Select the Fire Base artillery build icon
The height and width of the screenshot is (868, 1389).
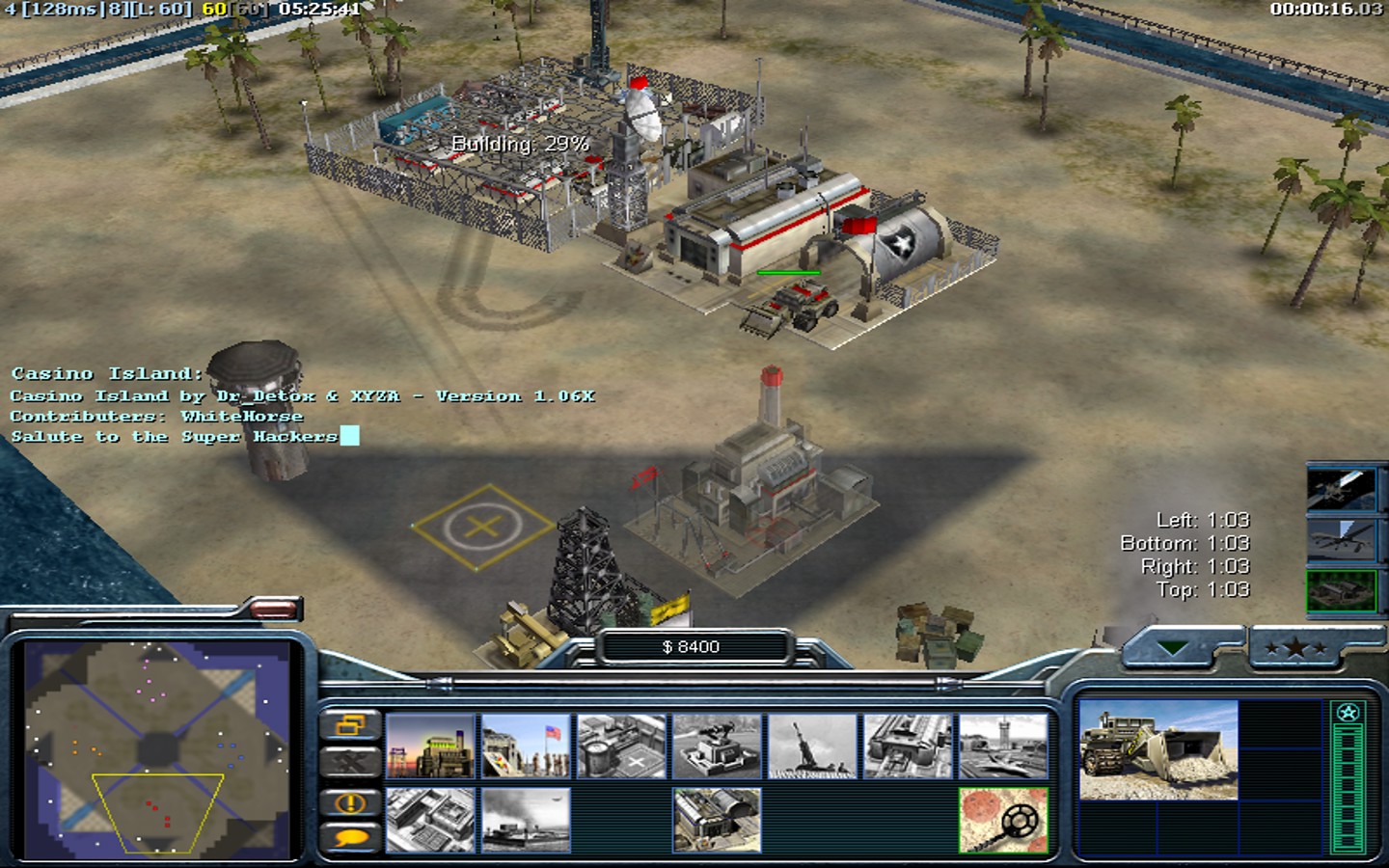pos(812,746)
